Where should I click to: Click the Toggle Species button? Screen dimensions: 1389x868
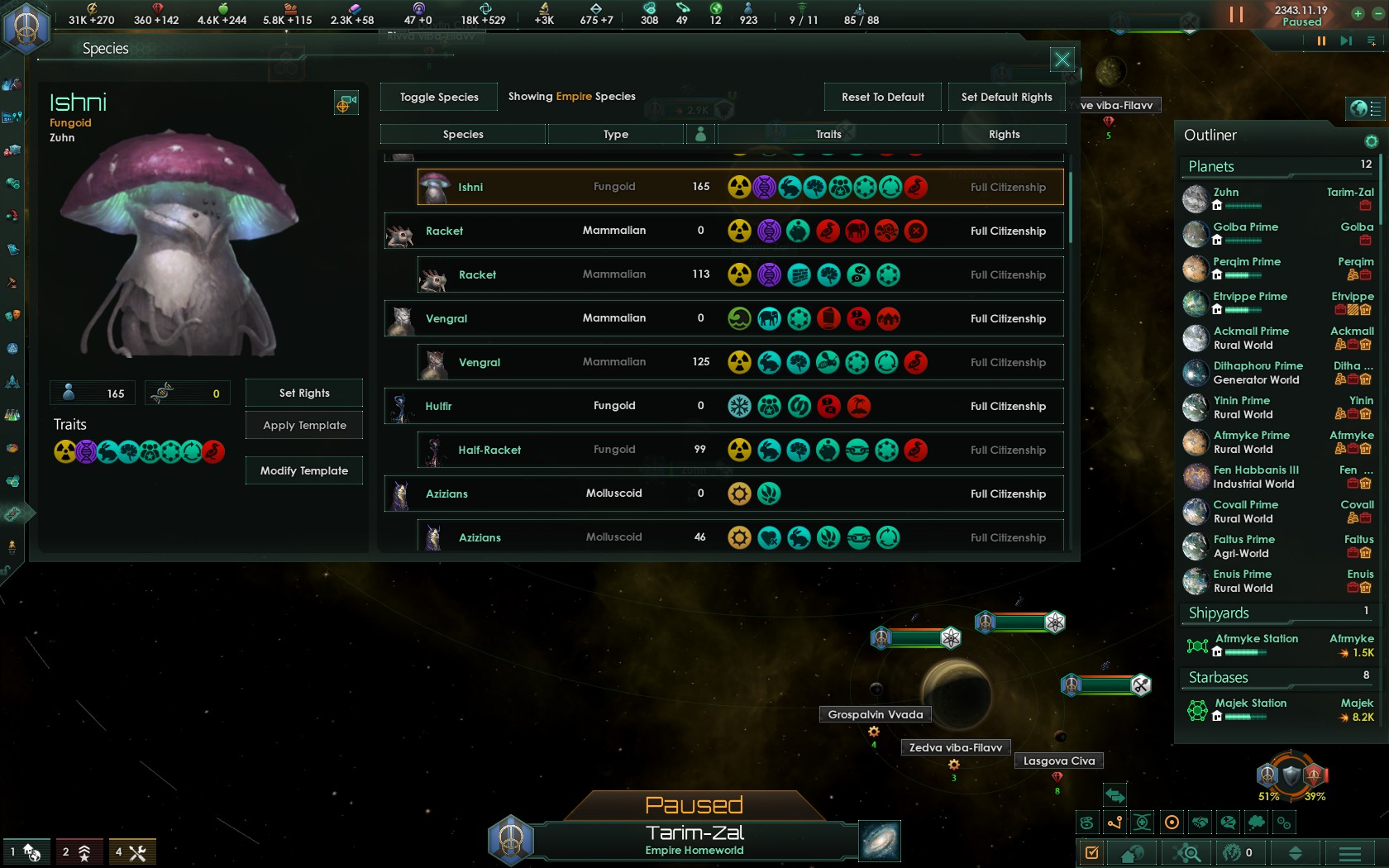click(x=439, y=97)
